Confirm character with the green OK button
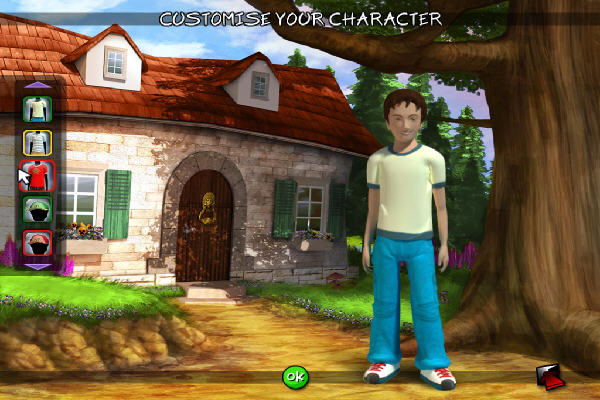The height and width of the screenshot is (400, 600). pos(294,377)
